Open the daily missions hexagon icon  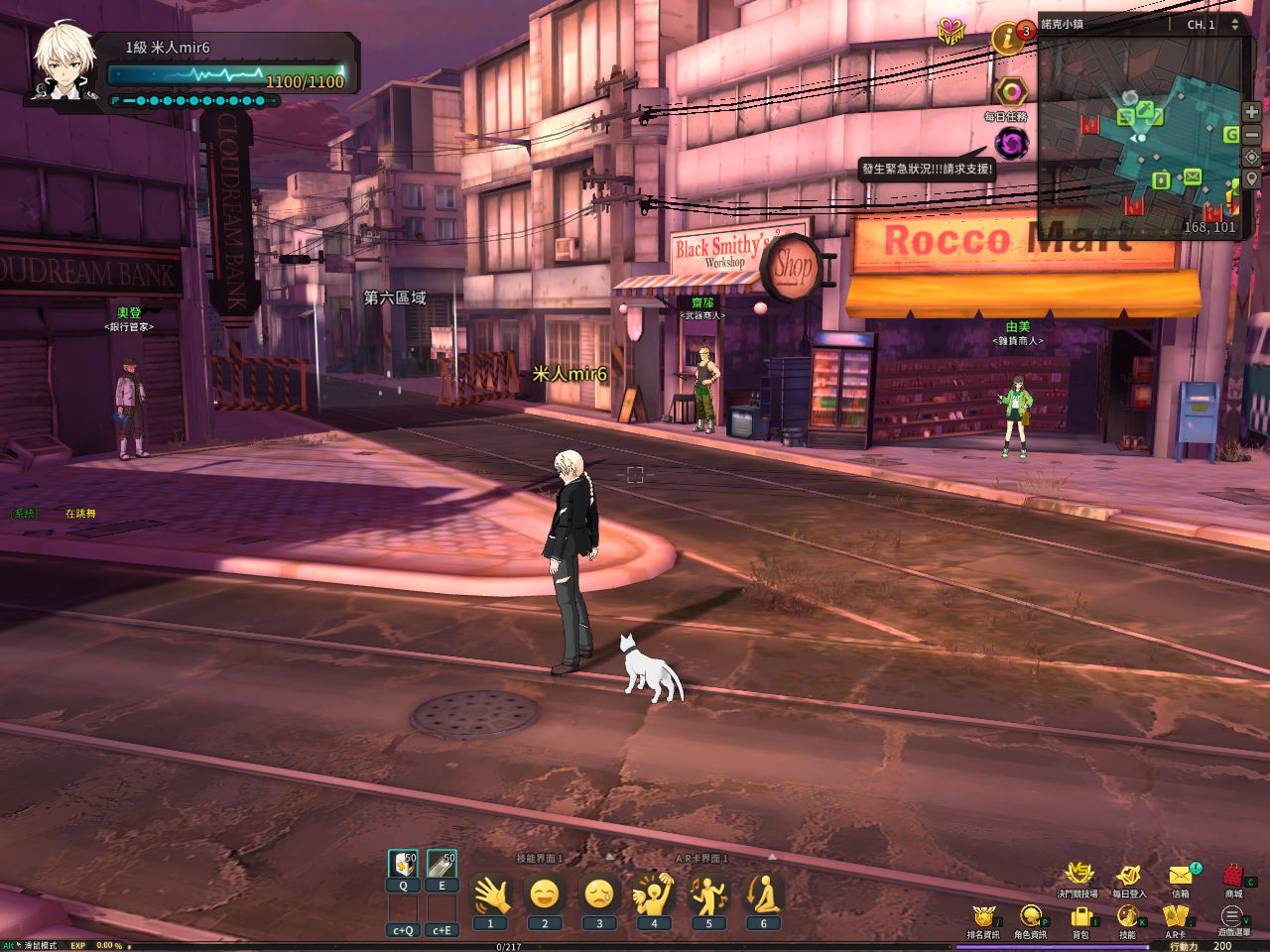coord(1010,92)
